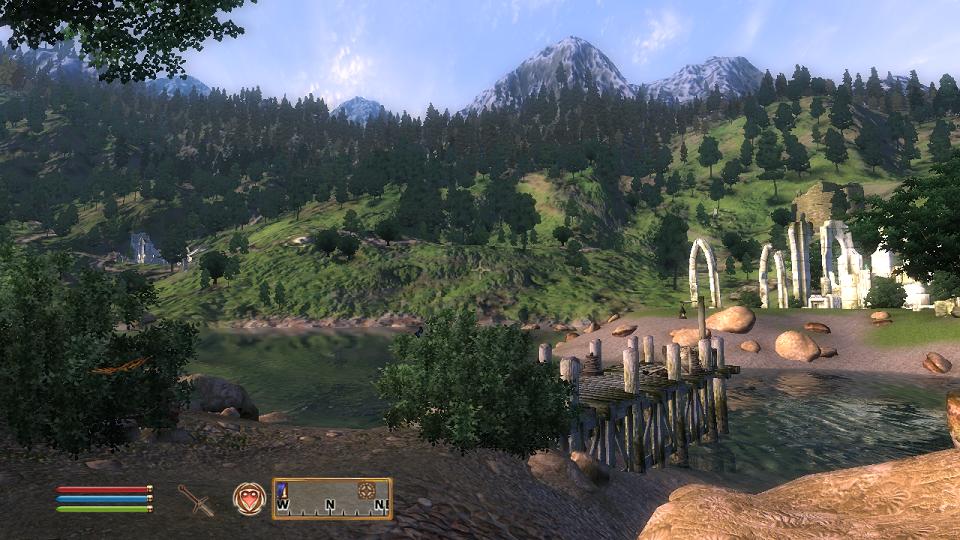Select the round marker on the compass
The width and height of the screenshot is (960, 540).
click(x=366, y=490)
